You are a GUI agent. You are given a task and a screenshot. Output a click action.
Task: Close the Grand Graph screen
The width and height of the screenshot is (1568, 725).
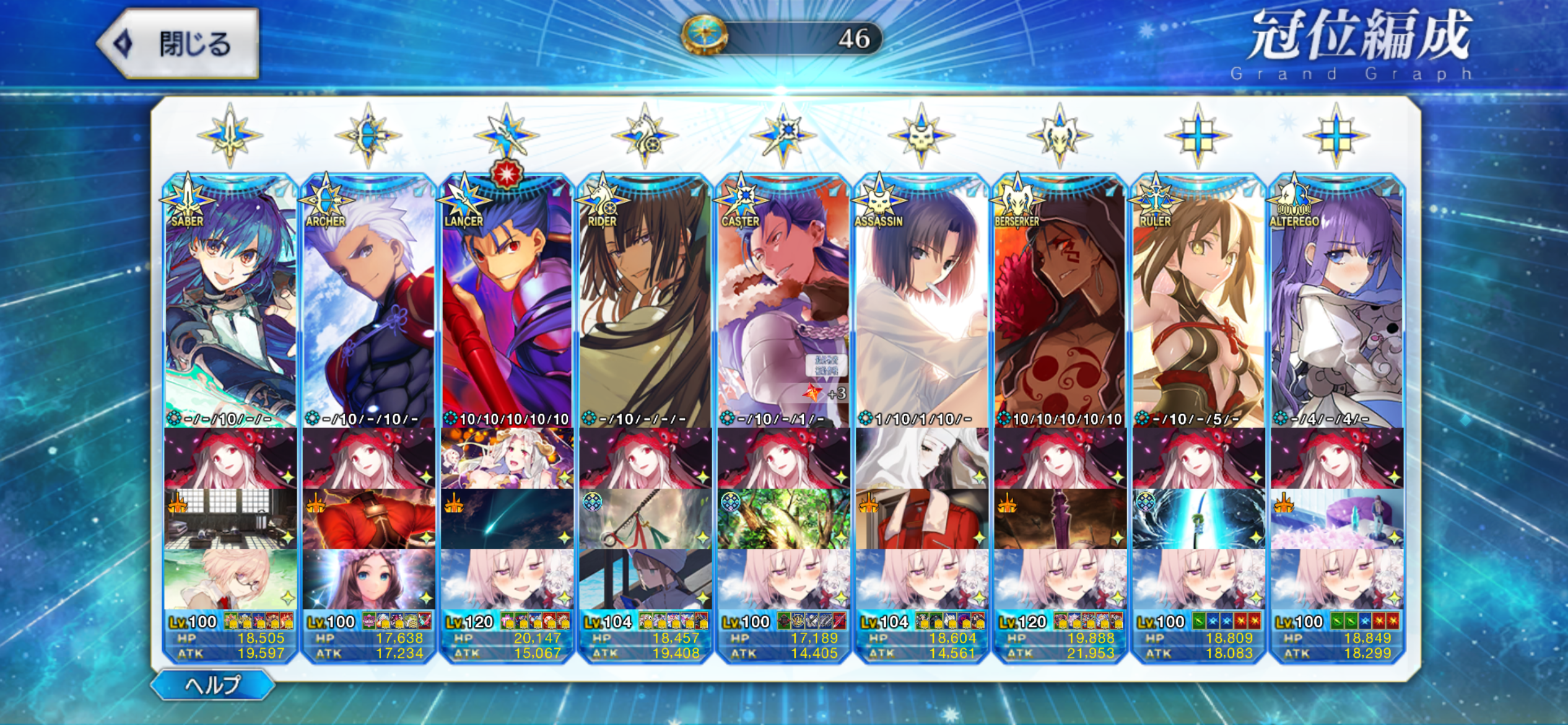(x=178, y=44)
